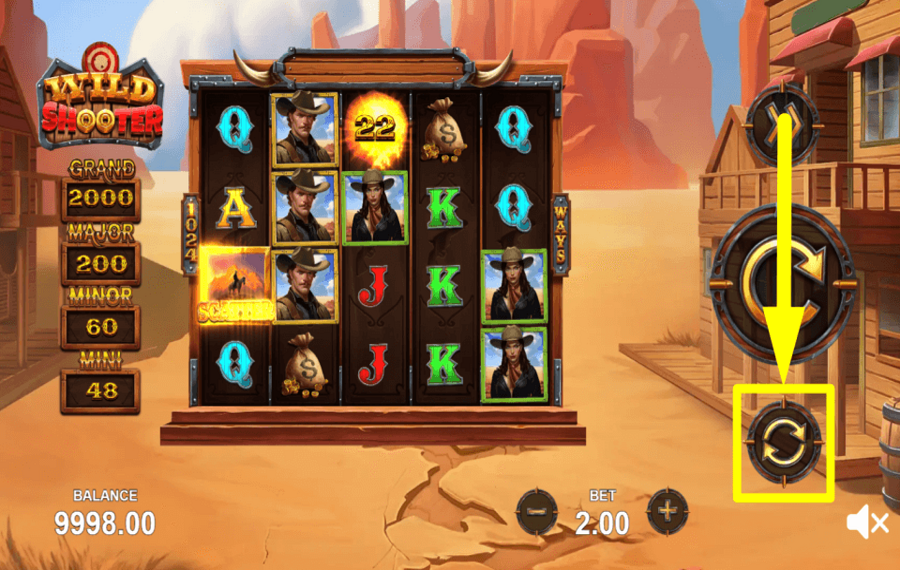Screen dimensions: 900x570
Task: Decrease the bet with the minus button
Action: point(537,513)
